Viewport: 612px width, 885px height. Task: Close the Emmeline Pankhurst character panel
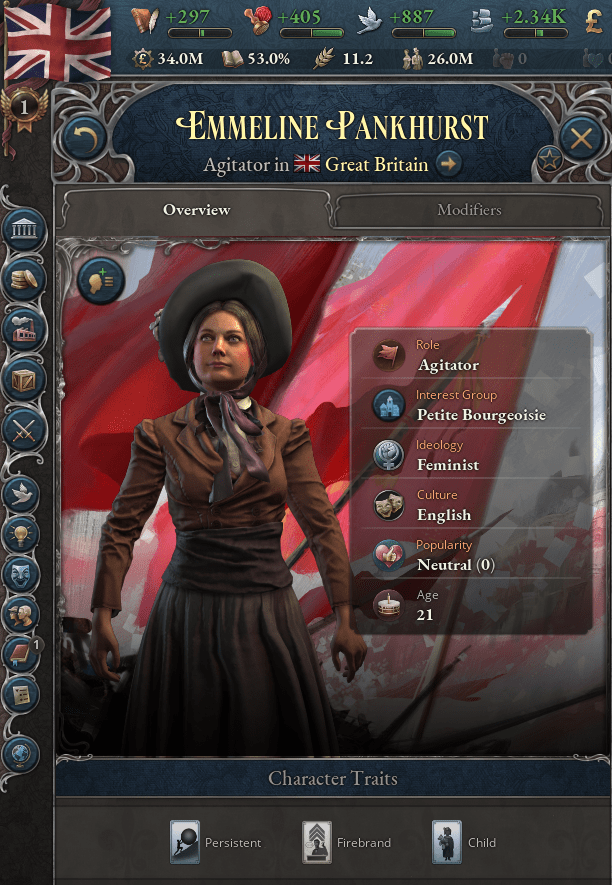tap(581, 137)
